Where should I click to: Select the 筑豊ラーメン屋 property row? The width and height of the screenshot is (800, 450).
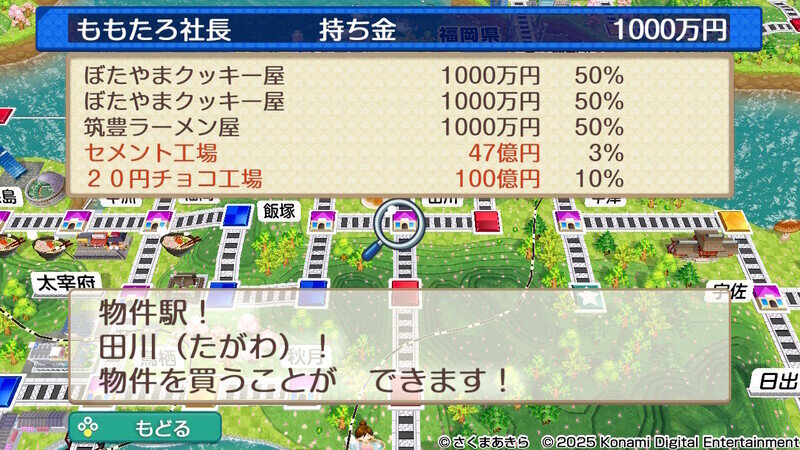tap(355, 127)
